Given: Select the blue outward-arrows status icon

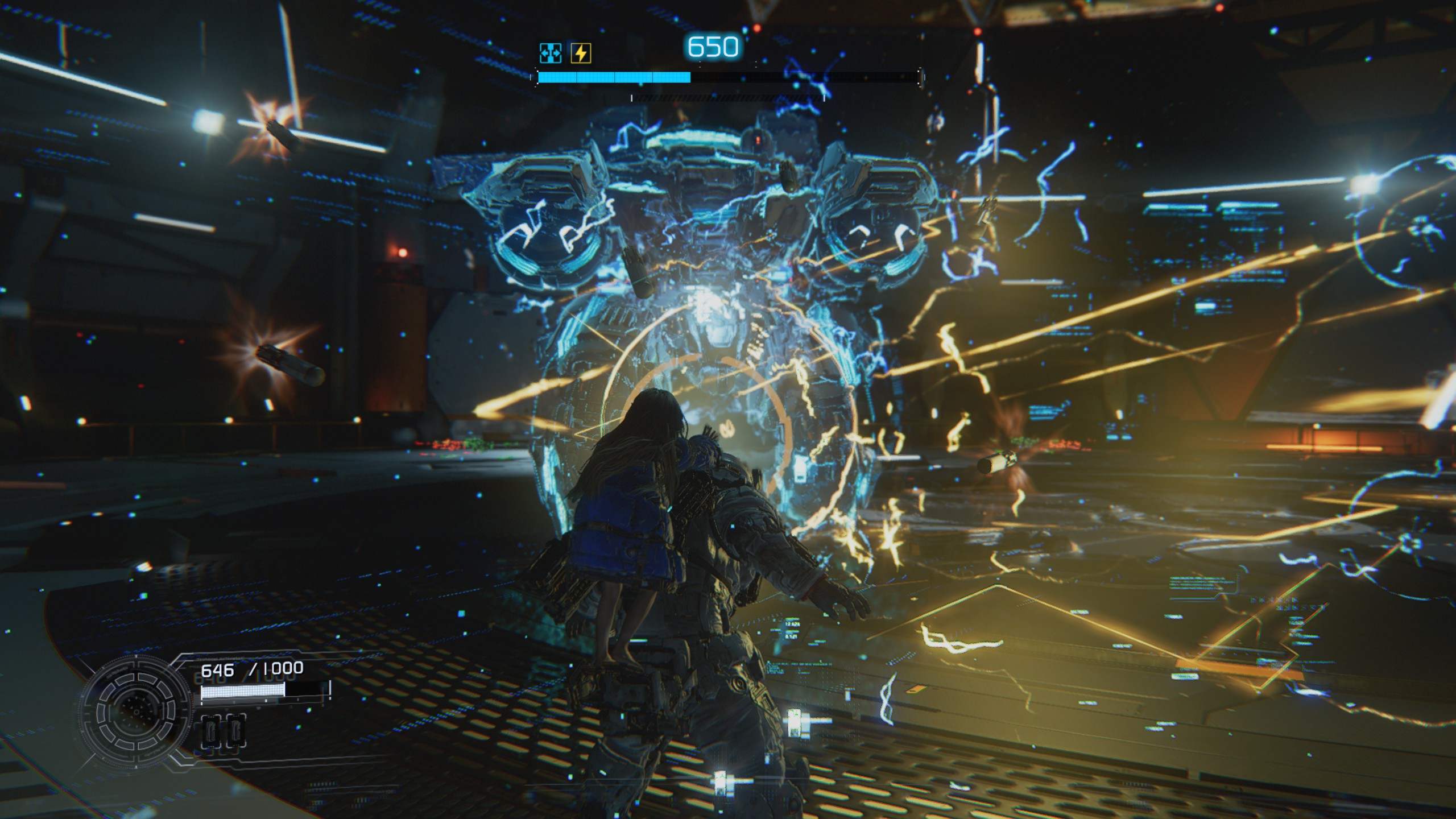Looking at the screenshot, I should [551, 53].
